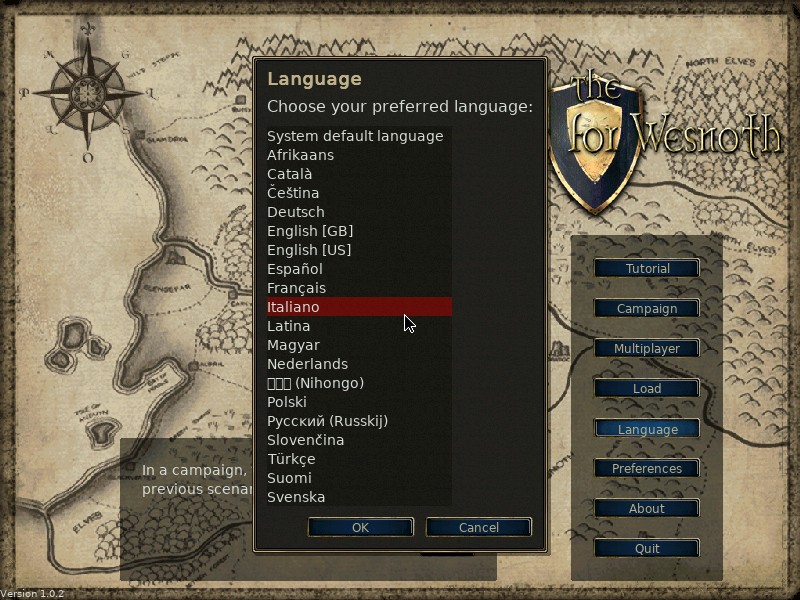Cancel the Language dialog

tap(478, 527)
